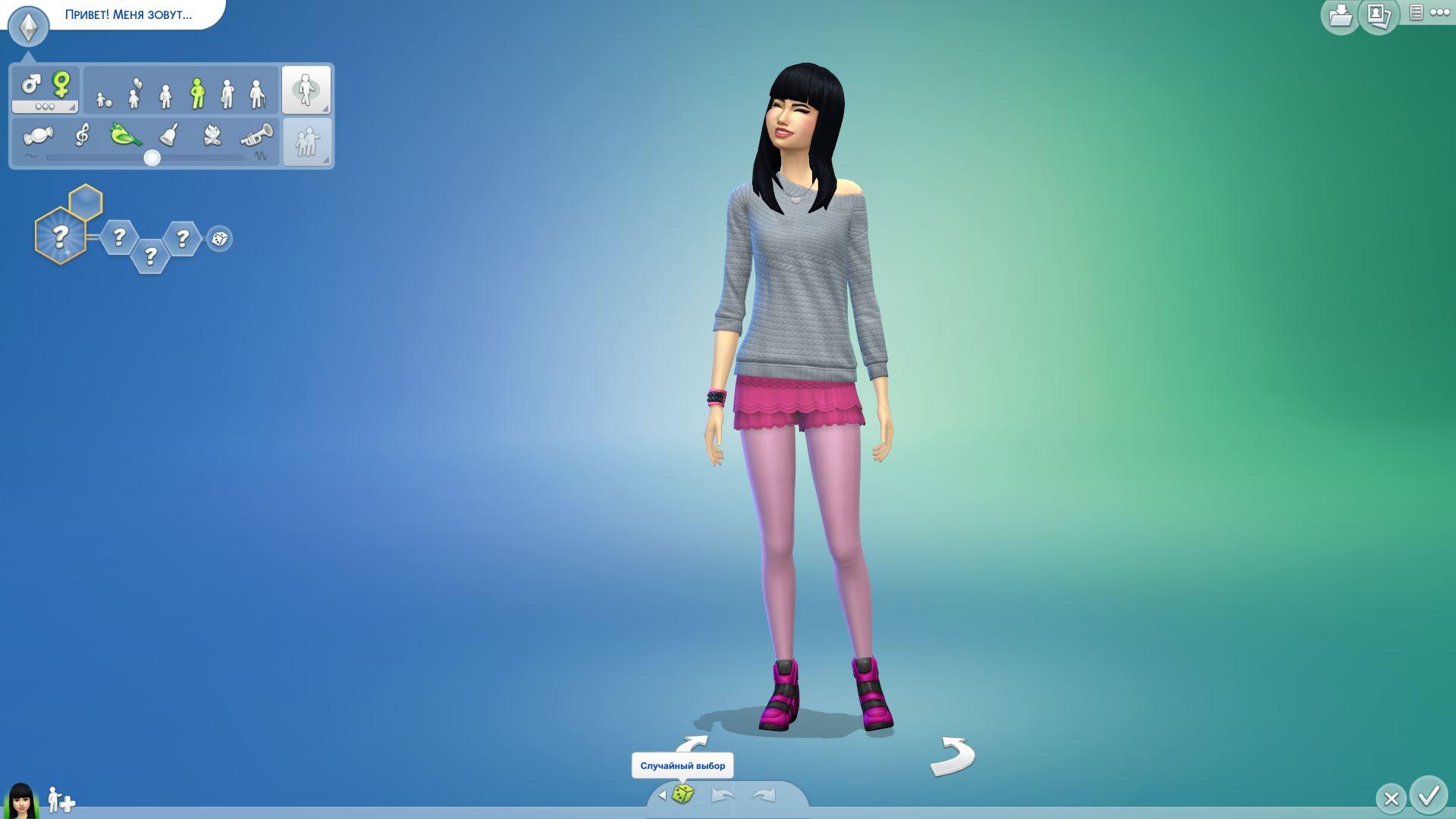Save household to library via folder icon
The width and height of the screenshot is (1456, 819).
[x=1340, y=15]
